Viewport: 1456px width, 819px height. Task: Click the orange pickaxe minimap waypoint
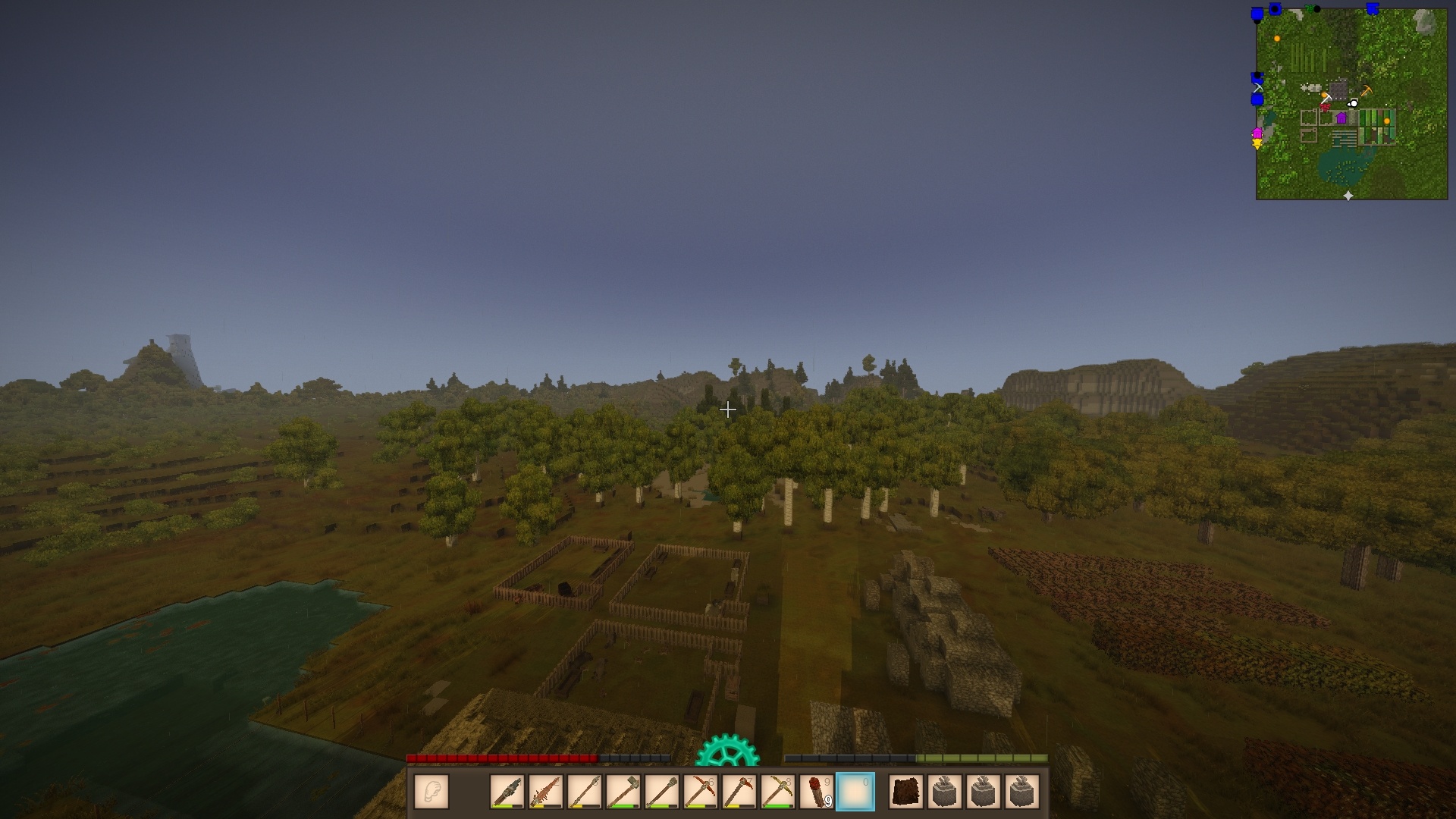(1367, 91)
